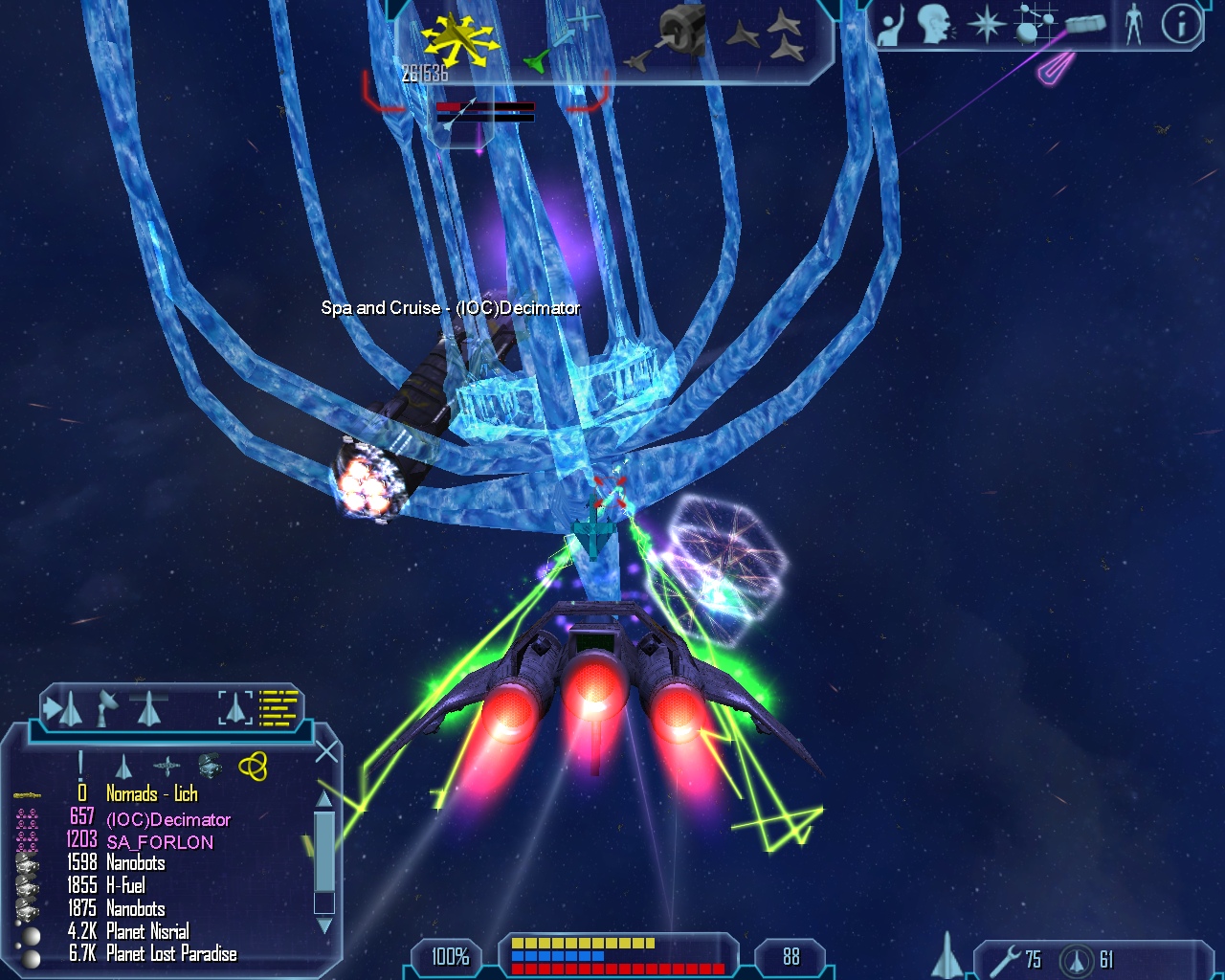
Task: Select H-Fuel loot in contact list
Action: (125, 885)
